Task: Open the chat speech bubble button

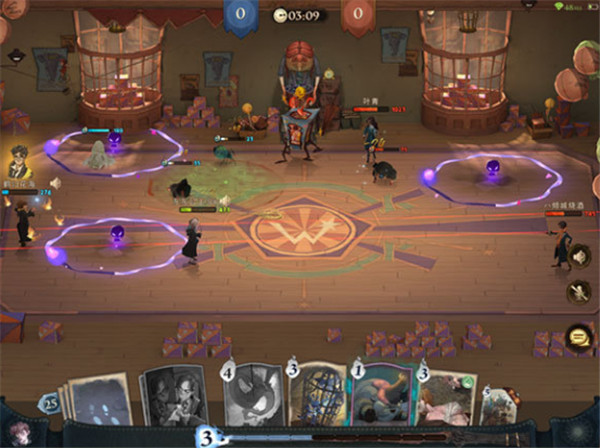Action: coord(577,337)
